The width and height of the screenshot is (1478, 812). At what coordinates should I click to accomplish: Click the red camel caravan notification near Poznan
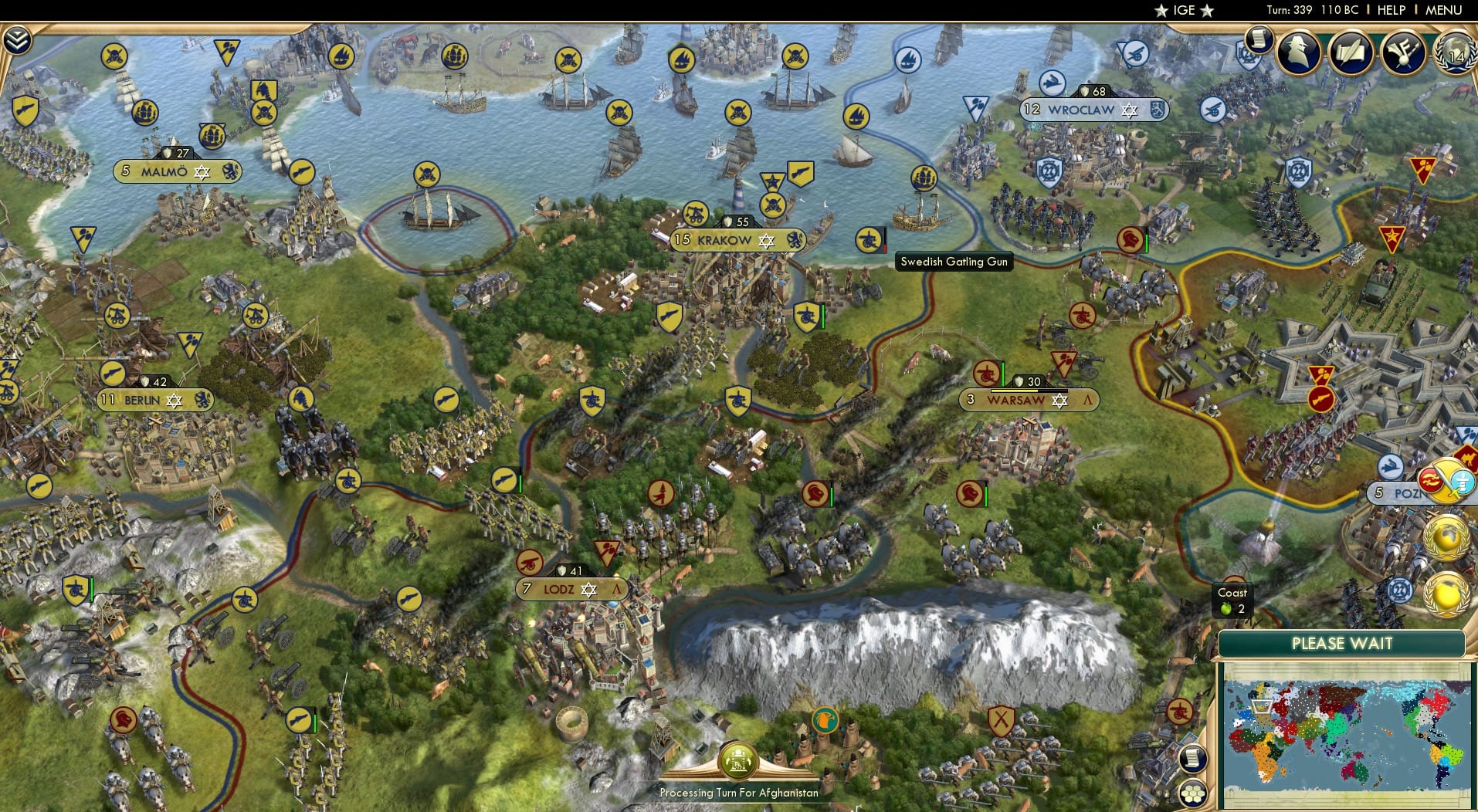click(x=1466, y=456)
